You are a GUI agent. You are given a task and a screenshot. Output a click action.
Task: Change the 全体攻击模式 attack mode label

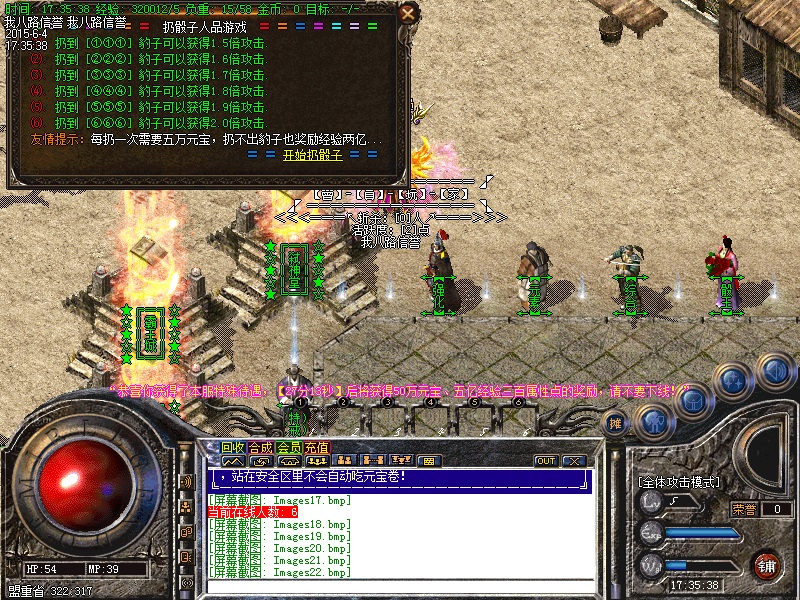click(x=679, y=481)
